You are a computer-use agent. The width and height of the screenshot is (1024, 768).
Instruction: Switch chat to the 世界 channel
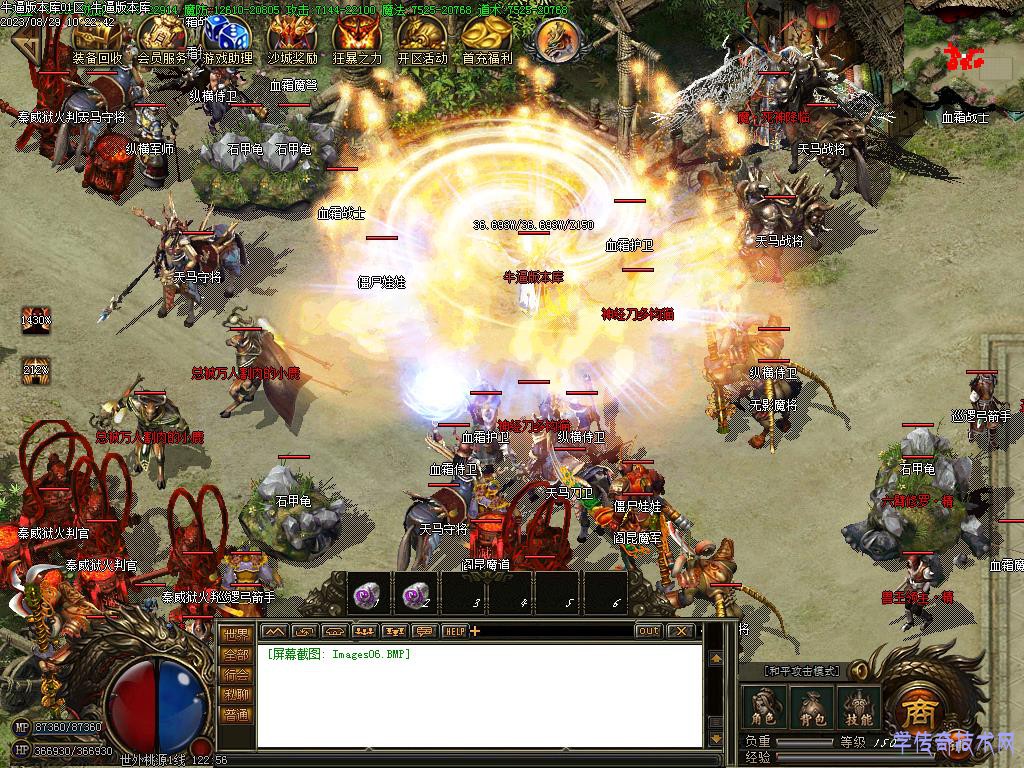tap(236, 633)
